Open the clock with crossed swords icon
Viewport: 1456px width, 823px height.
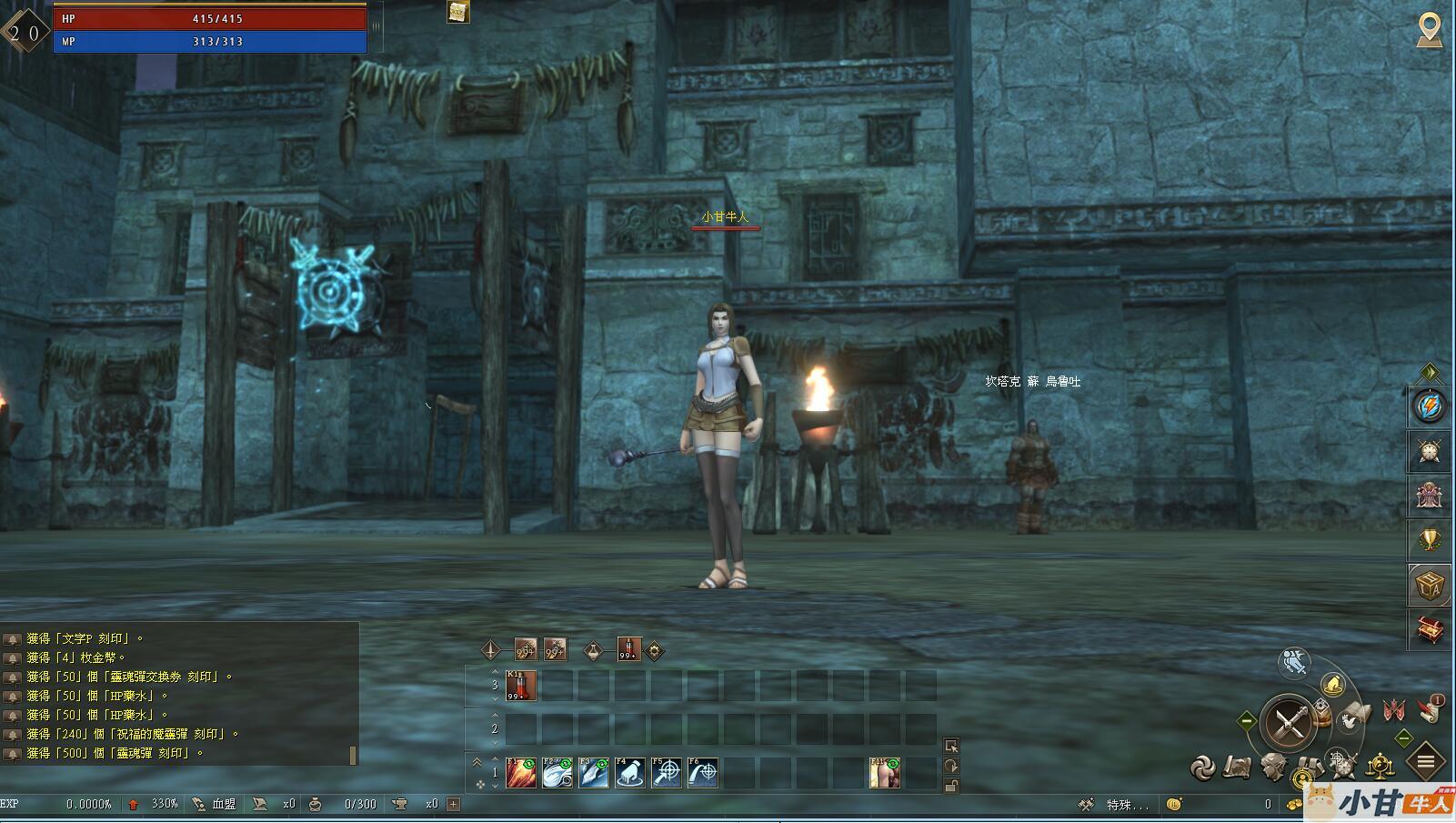1429,451
